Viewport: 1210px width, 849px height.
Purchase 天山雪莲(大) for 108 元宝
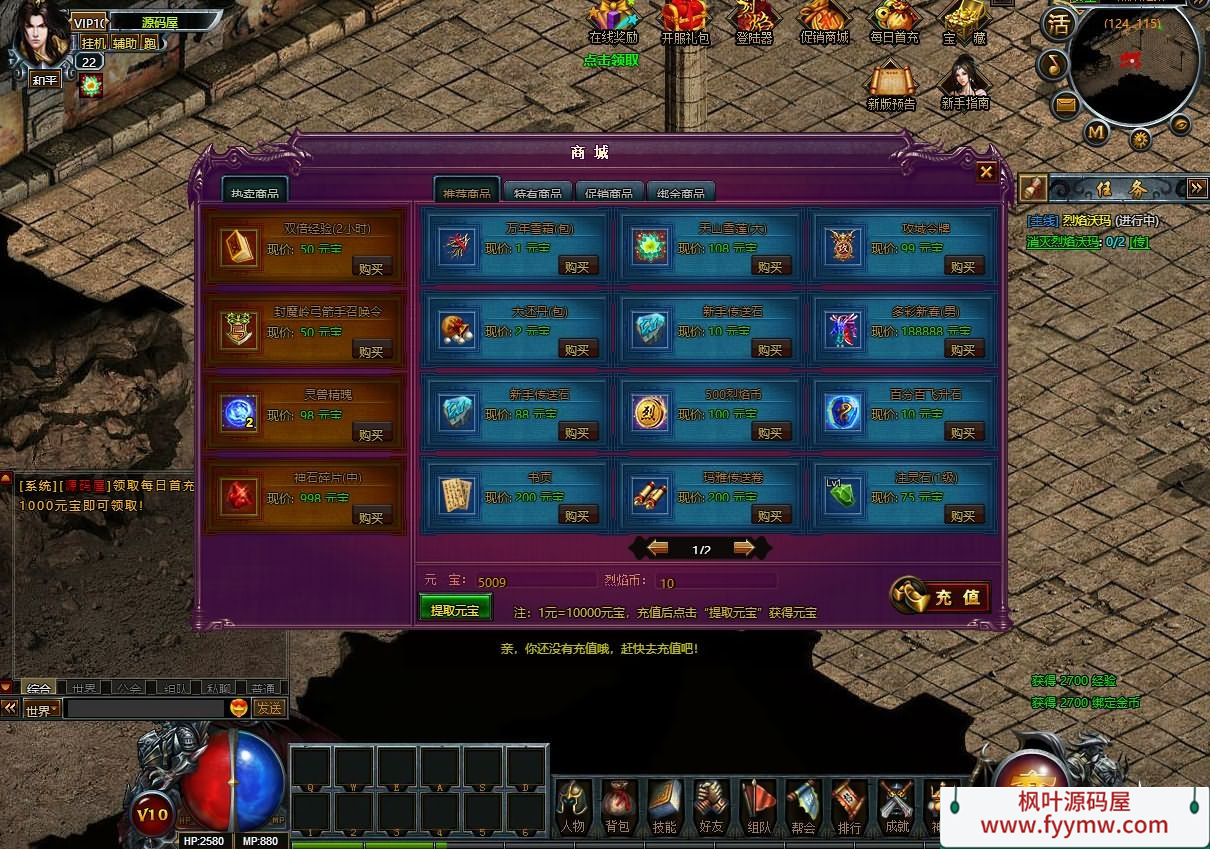click(769, 267)
